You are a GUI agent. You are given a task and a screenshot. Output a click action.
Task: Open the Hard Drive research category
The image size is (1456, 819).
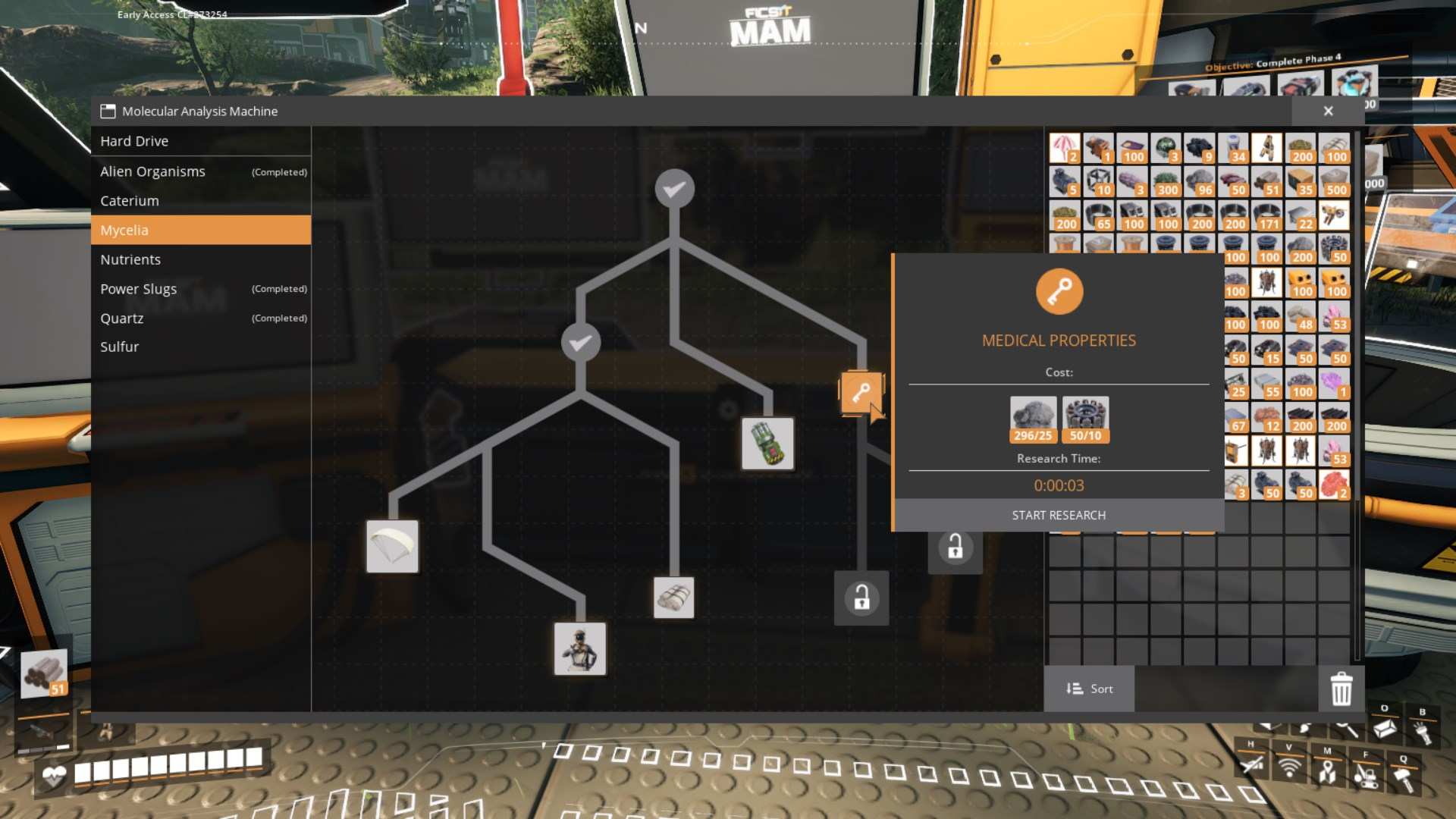point(134,141)
